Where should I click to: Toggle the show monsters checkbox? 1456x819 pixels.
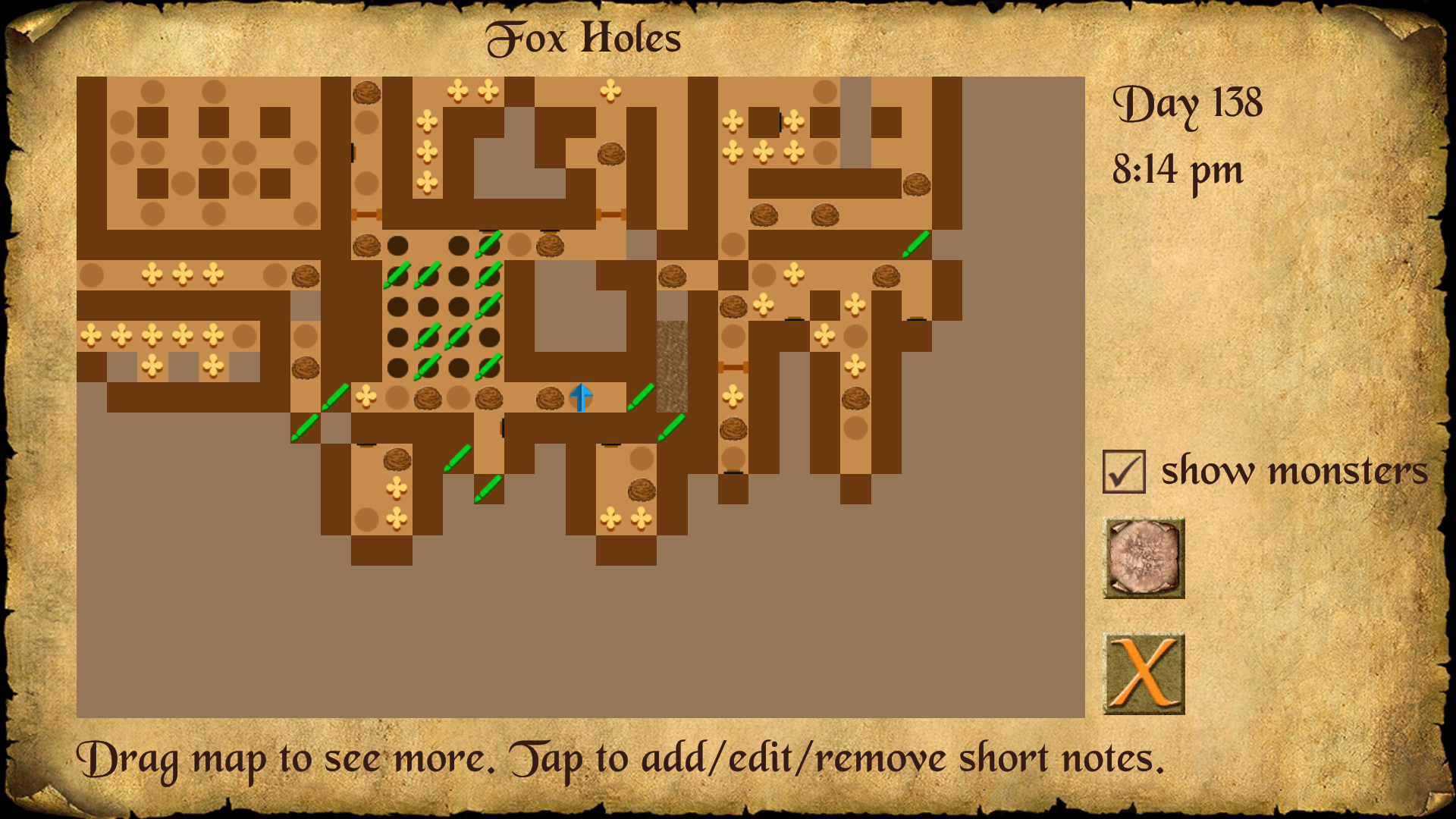1123,472
